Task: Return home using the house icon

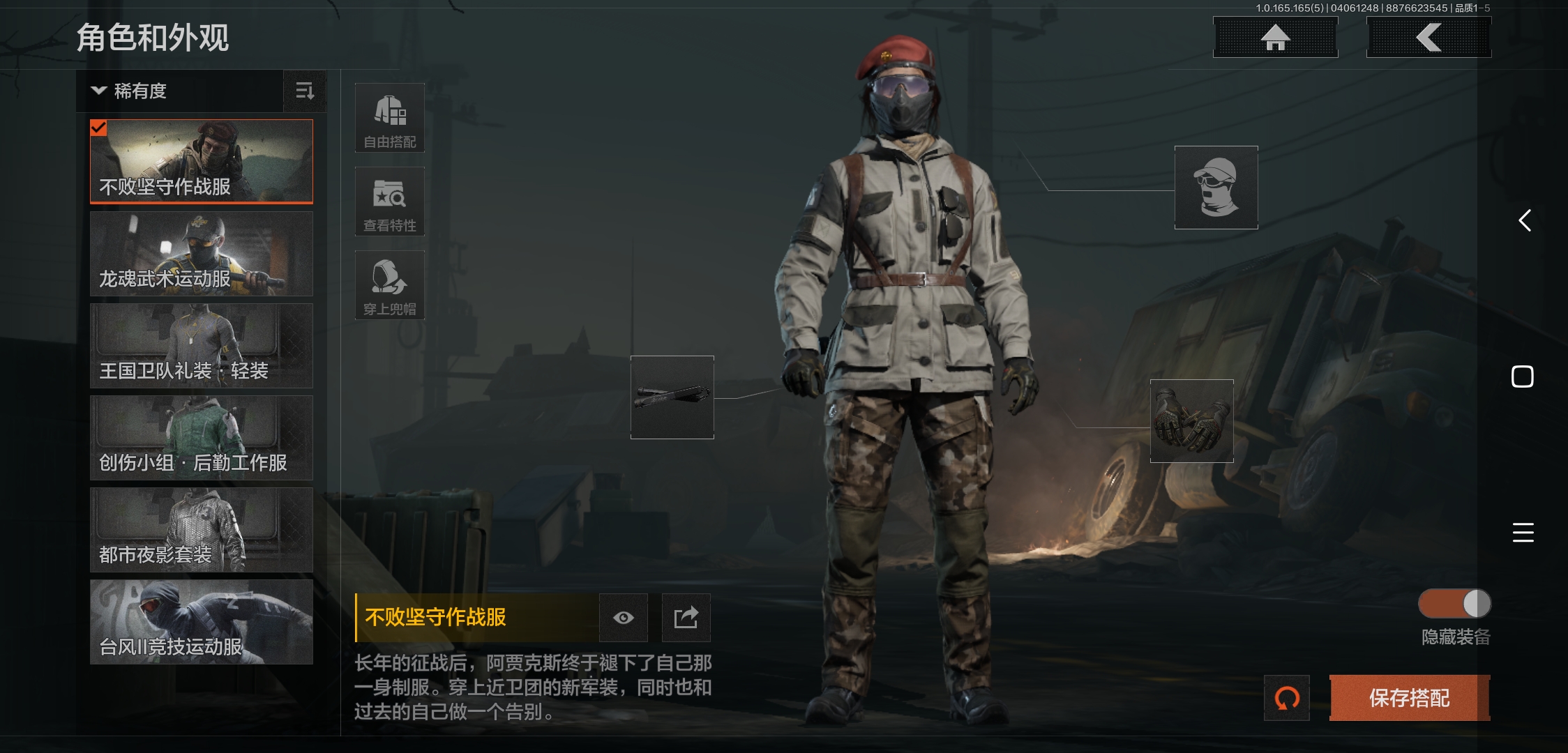Action: [x=1275, y=38]
